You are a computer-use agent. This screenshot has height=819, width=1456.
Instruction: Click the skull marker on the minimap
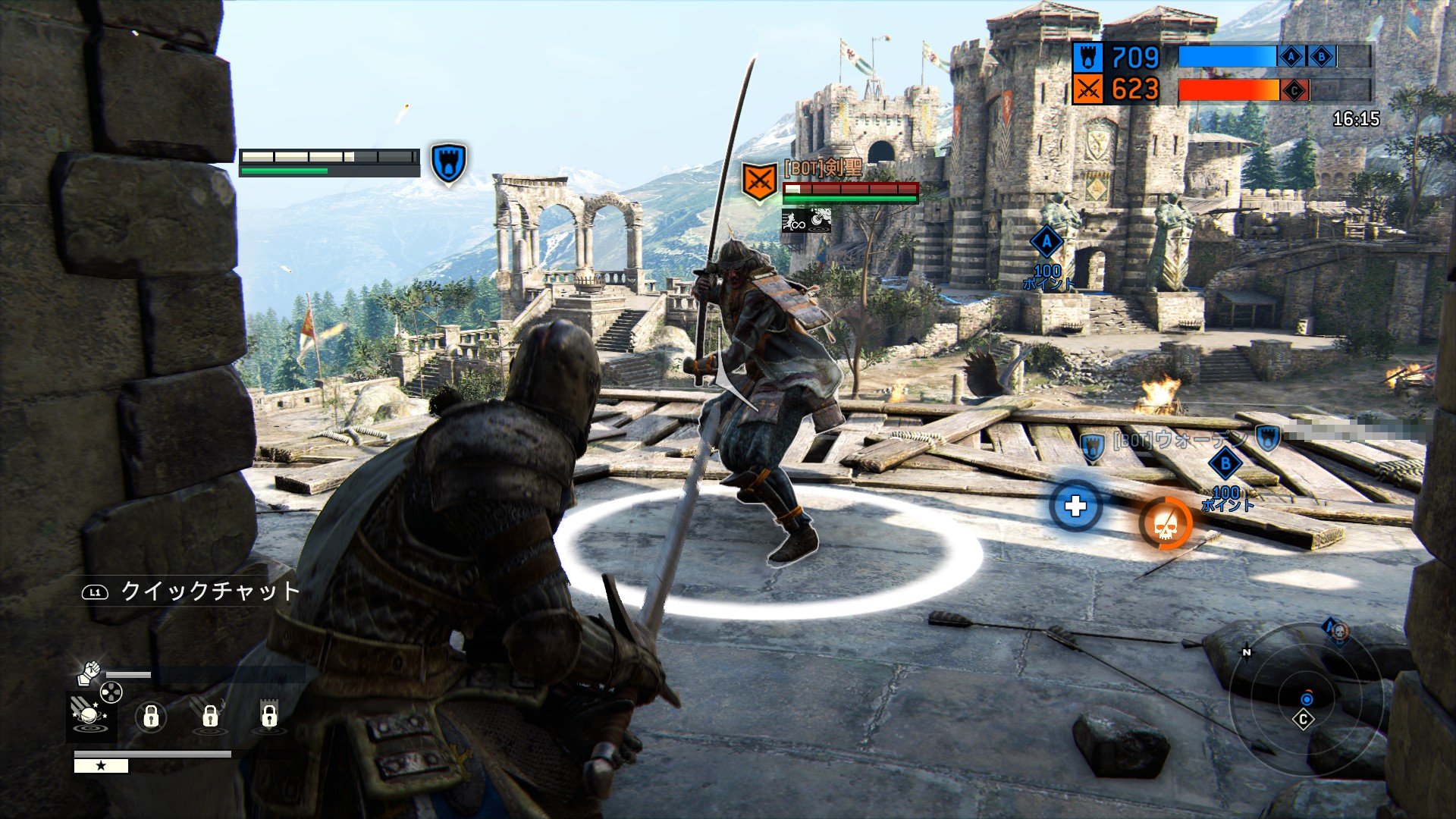(1338, 631)
